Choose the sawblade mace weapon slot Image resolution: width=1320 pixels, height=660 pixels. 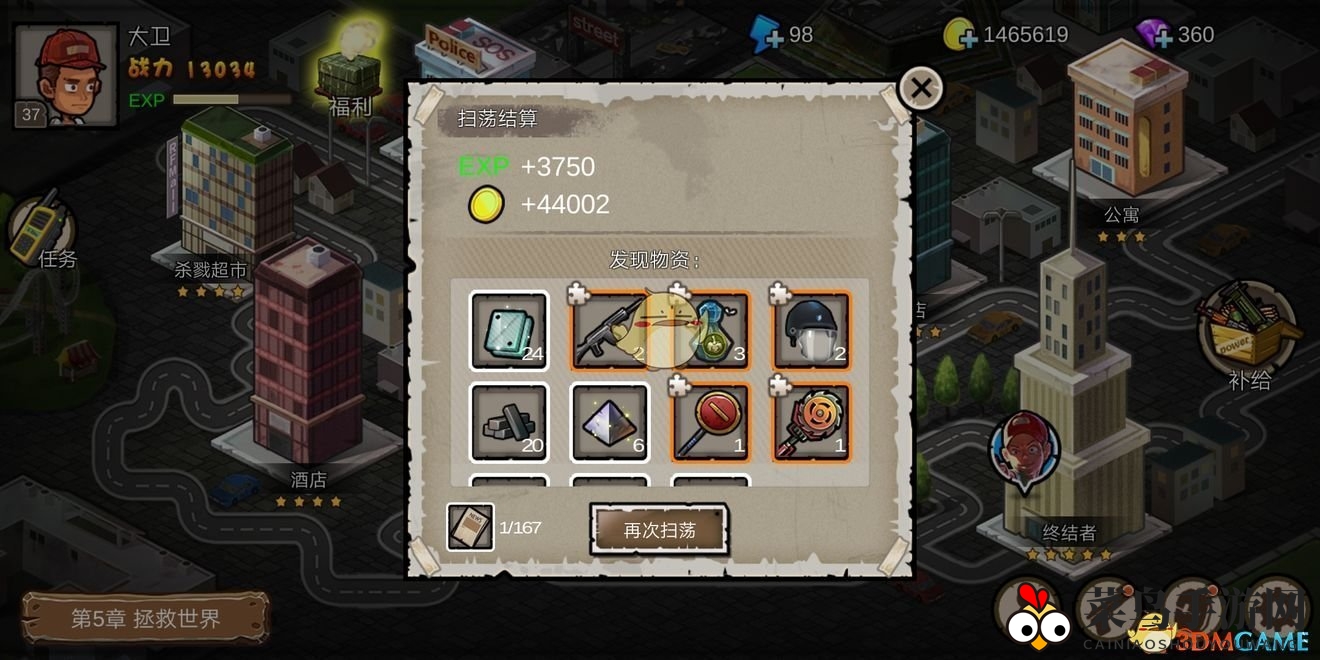coord(811,422)
